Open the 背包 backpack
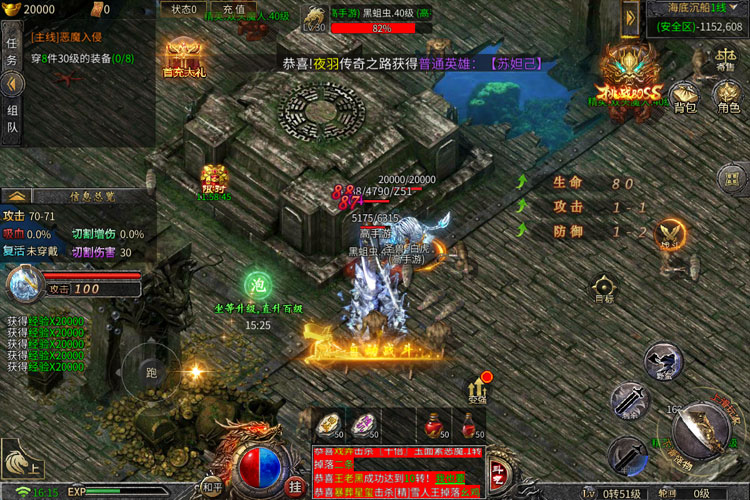 click(x=685, y=97)
